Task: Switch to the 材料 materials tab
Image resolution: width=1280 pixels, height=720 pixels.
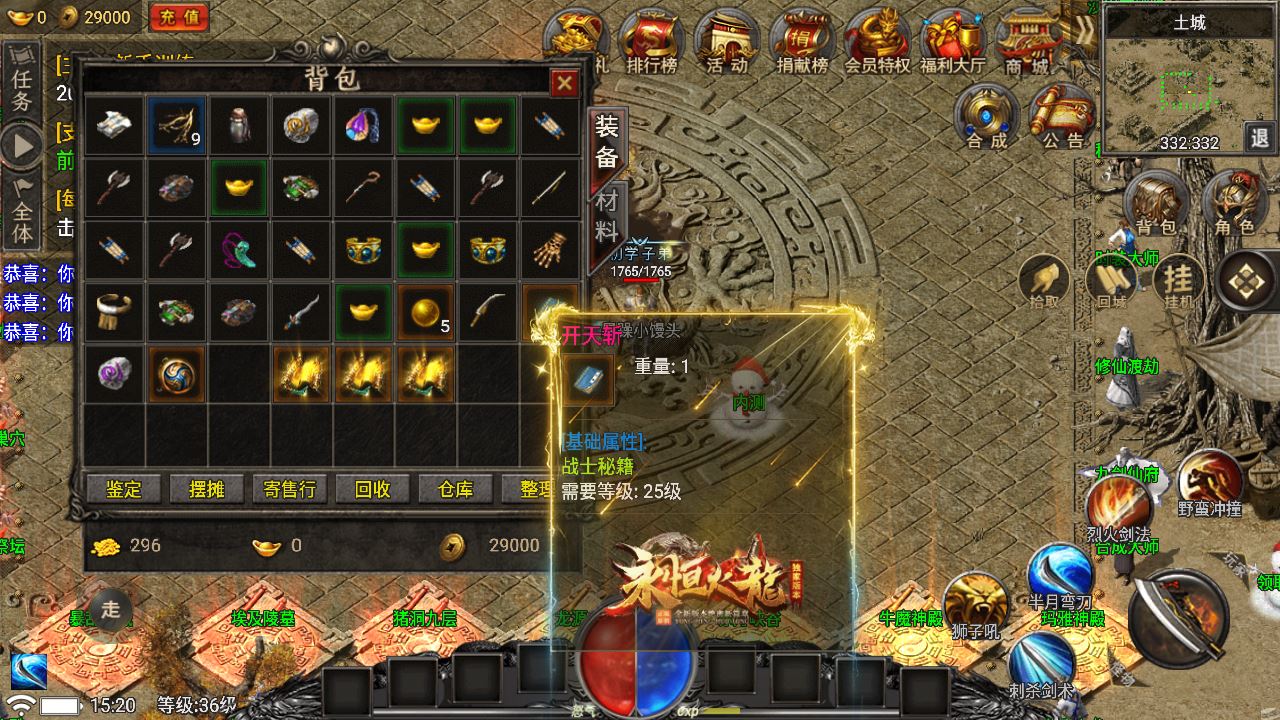Action: [607, 216]
